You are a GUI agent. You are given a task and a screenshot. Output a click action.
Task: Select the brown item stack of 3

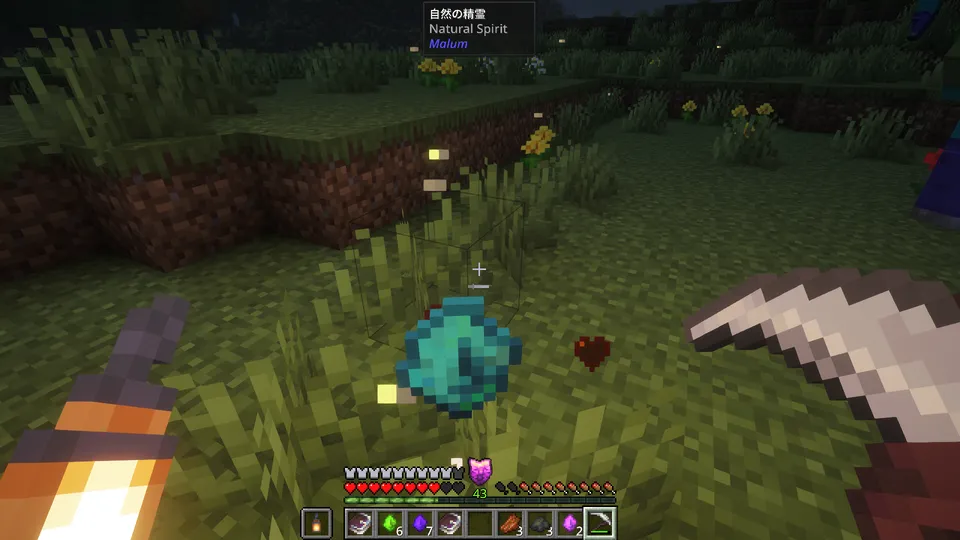pos(508,523)
